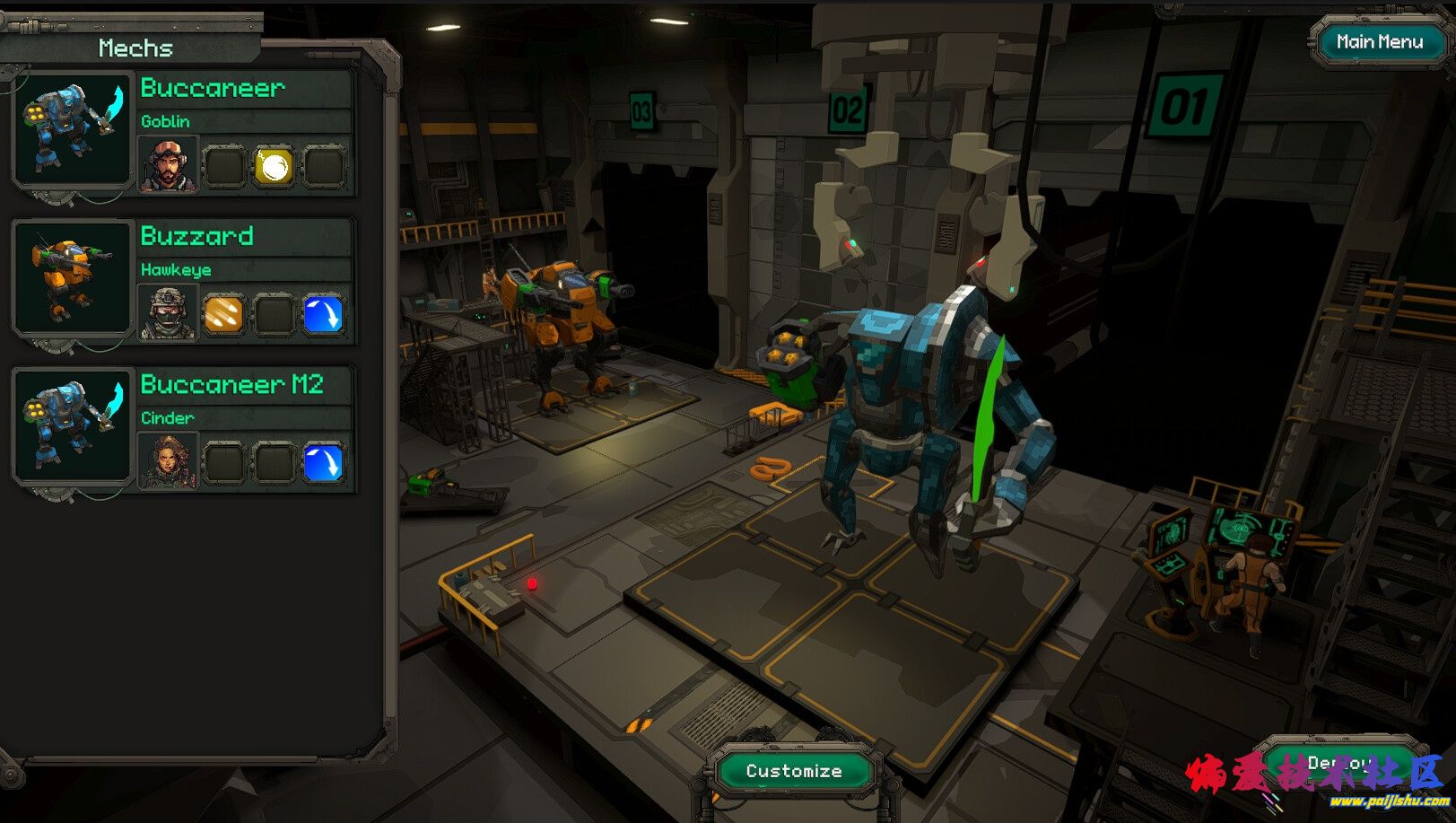Select the yellow orb ability on Buccaneer
This screenshot has width=1456, height=823.
[274, 166]
